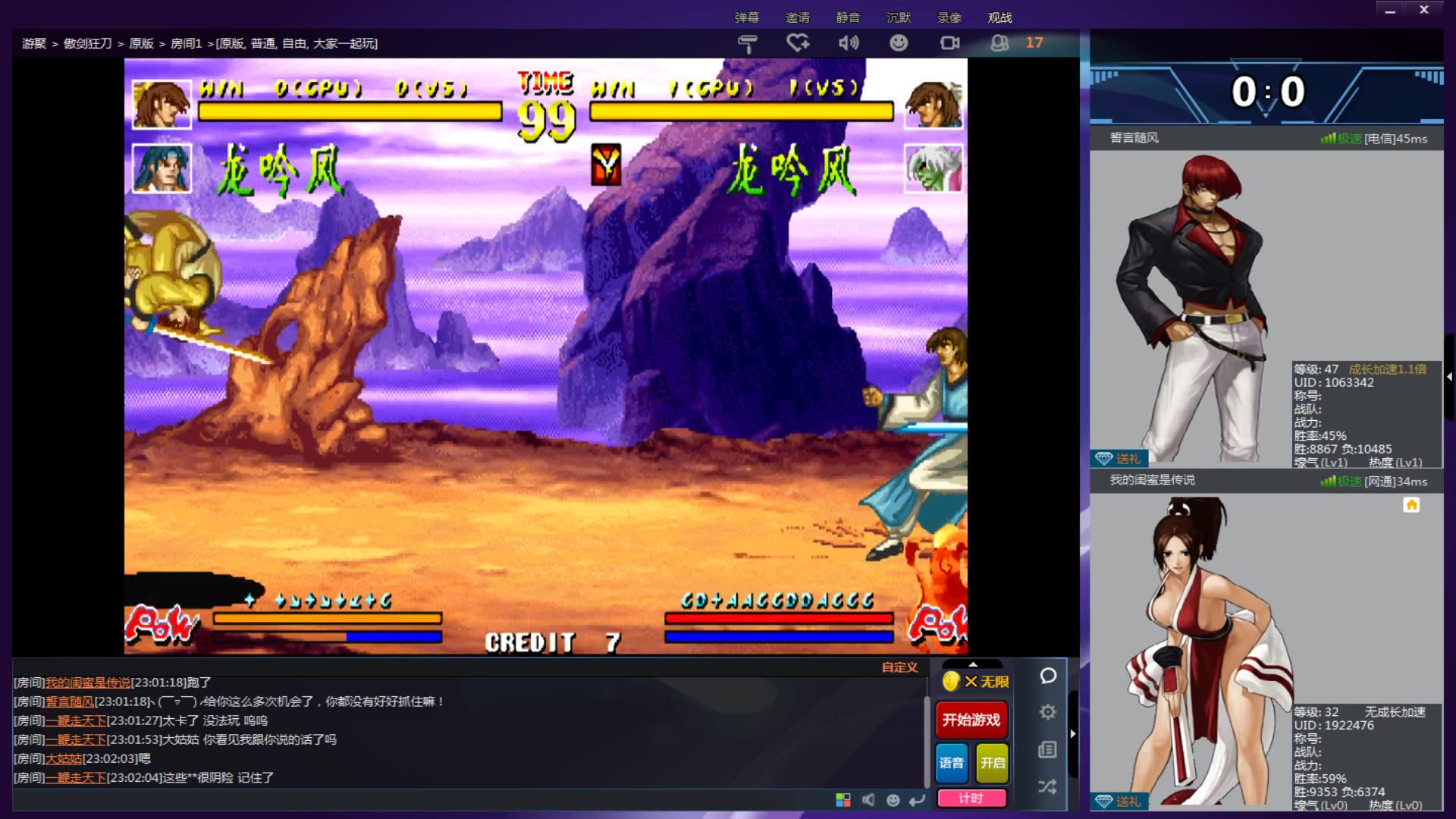Click the 邀请 invite heart icon
This screenshot has width=1456, height=819.
[798, 43]
